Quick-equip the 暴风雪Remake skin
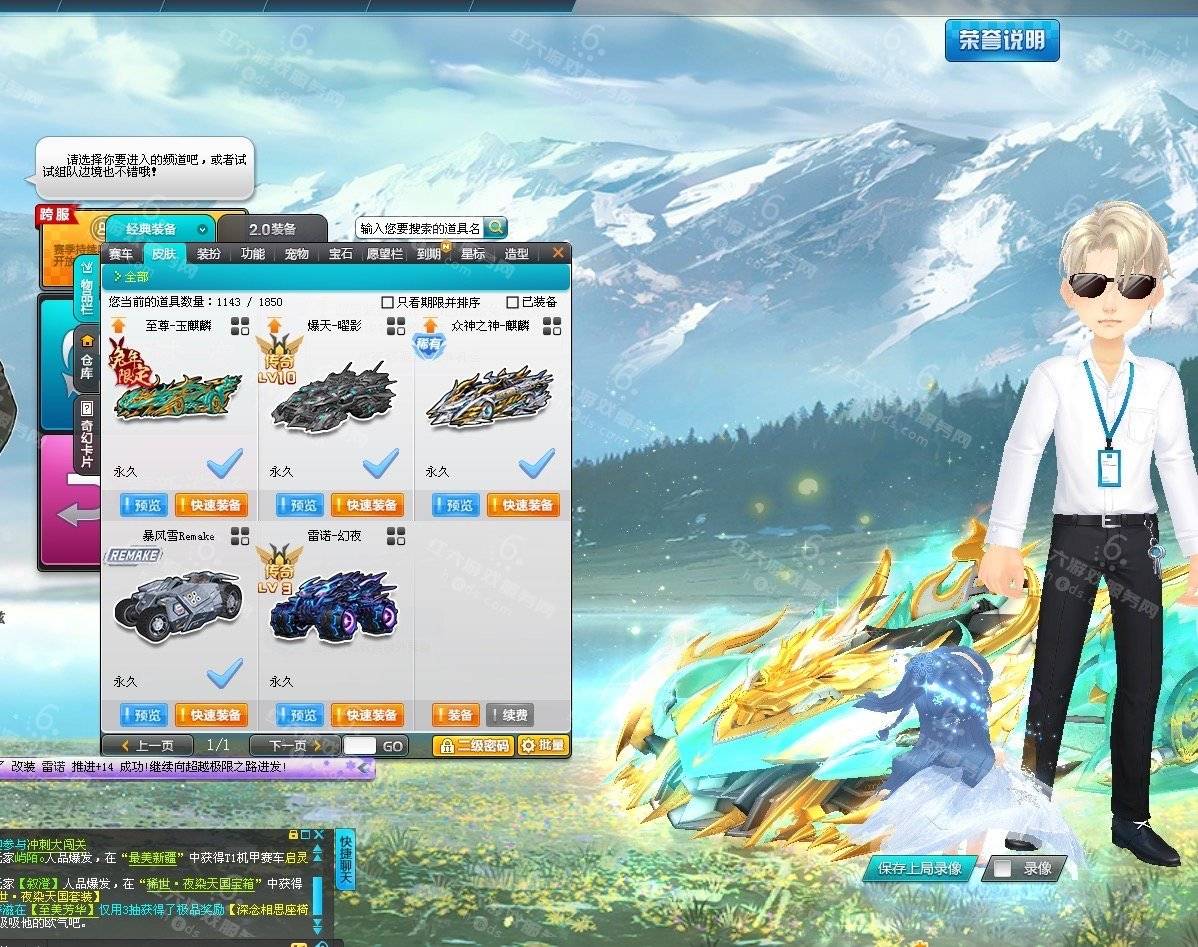The image size is (1198, 947). coord(211,715)
